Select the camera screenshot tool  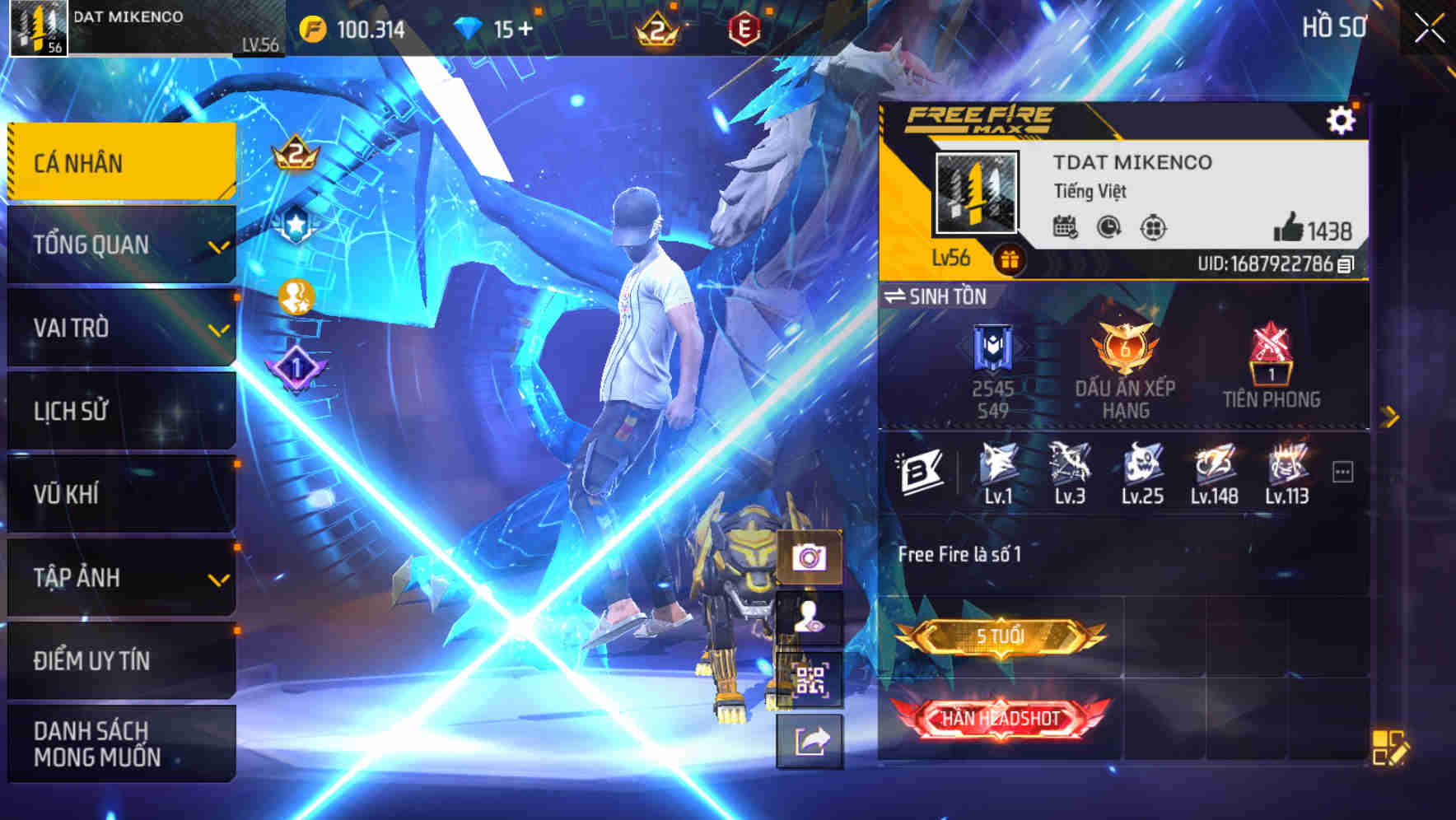point(810,557)
